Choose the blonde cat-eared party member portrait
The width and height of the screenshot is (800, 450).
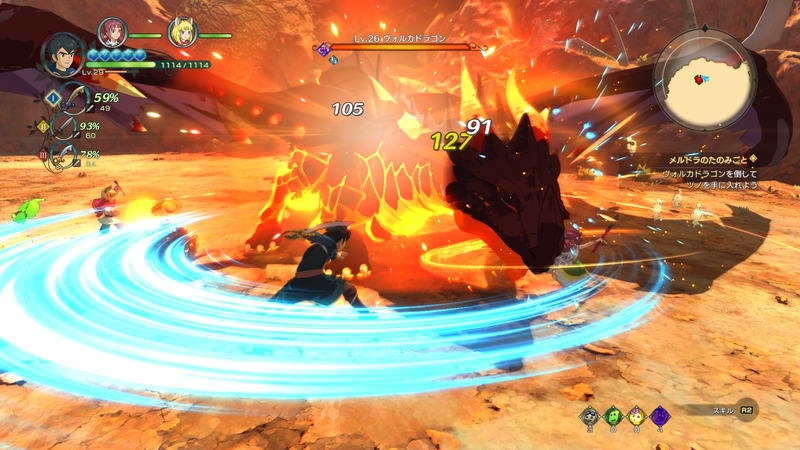click(x=182, y=32)
